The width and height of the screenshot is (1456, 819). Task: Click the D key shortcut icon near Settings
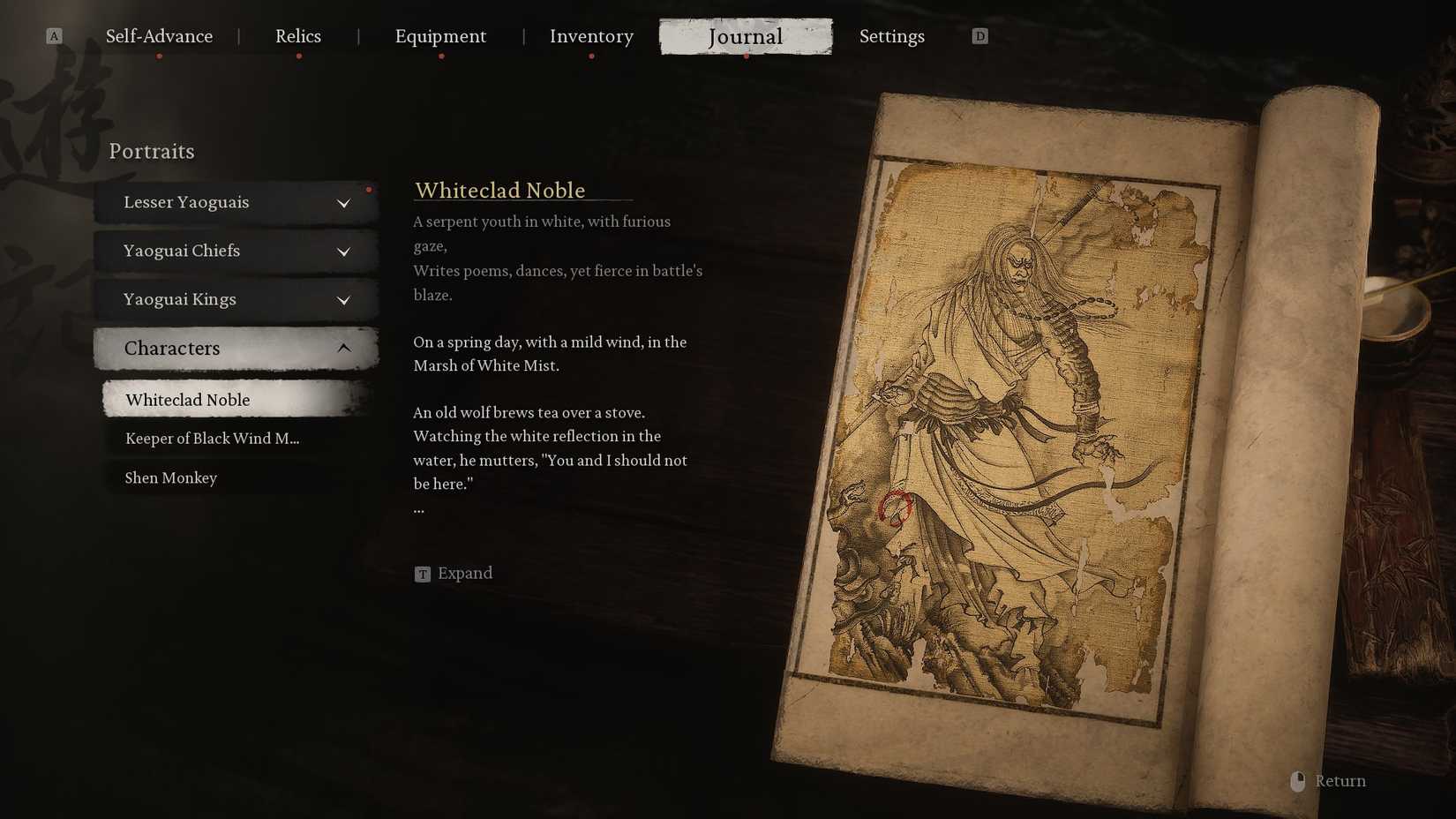979,36
